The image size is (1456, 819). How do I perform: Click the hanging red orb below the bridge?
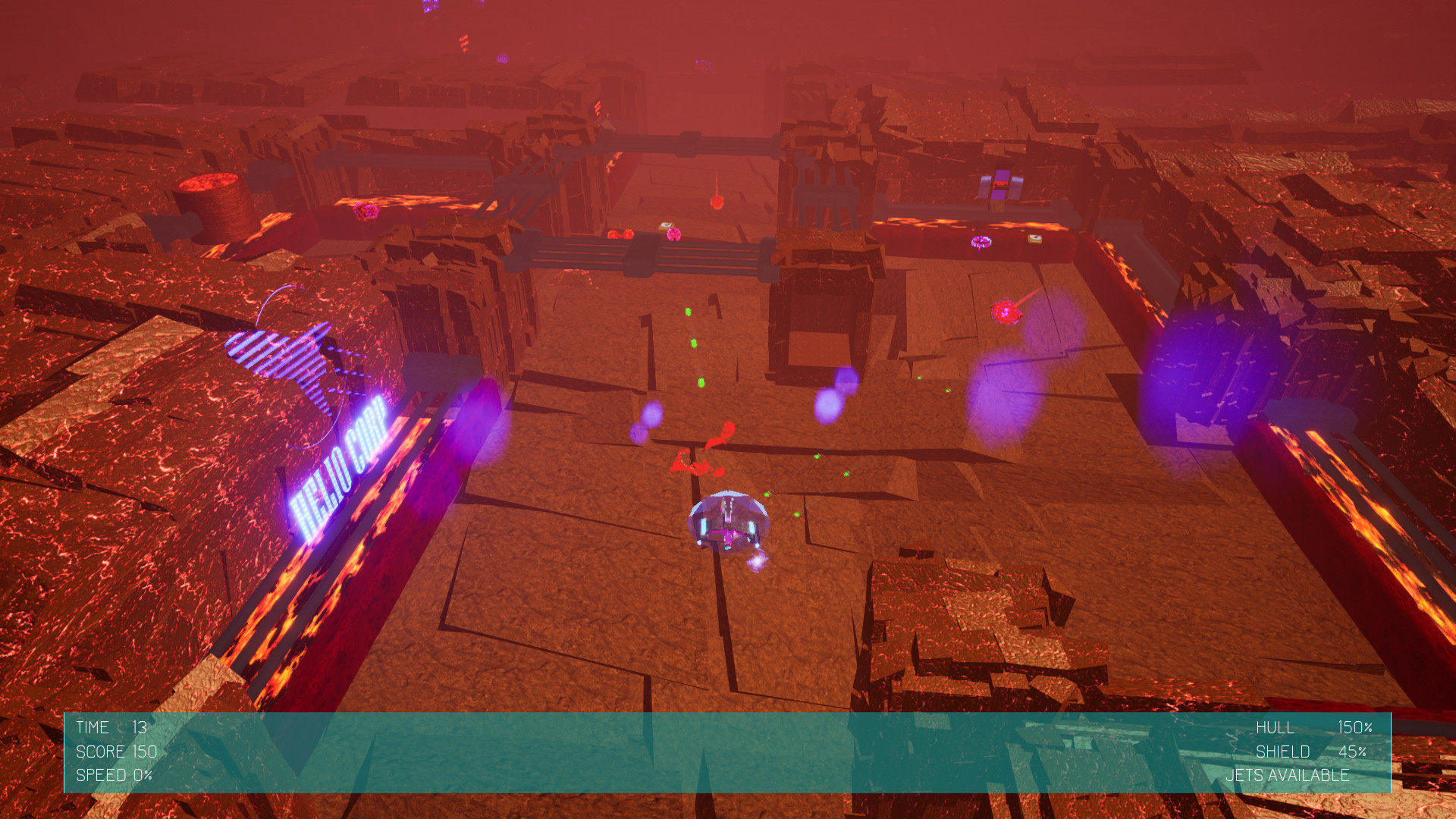[717, 202]
